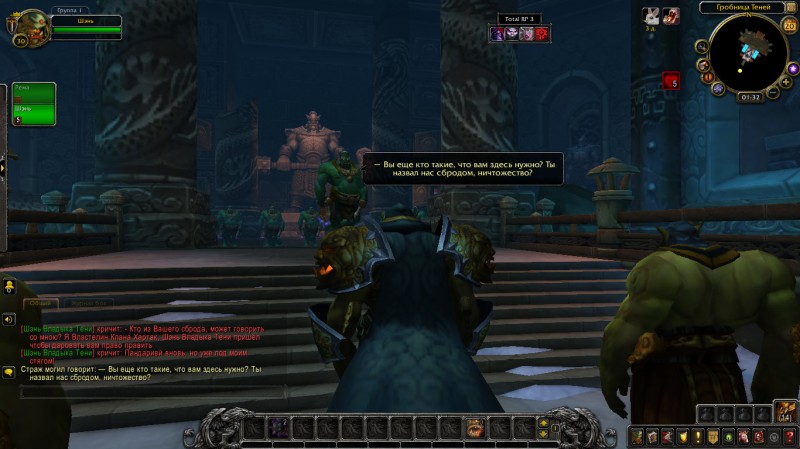The height and width of the screenshot is (449, 800).
Task: Open the Гробница Теней zone title button
Action: tap(745, 7)
